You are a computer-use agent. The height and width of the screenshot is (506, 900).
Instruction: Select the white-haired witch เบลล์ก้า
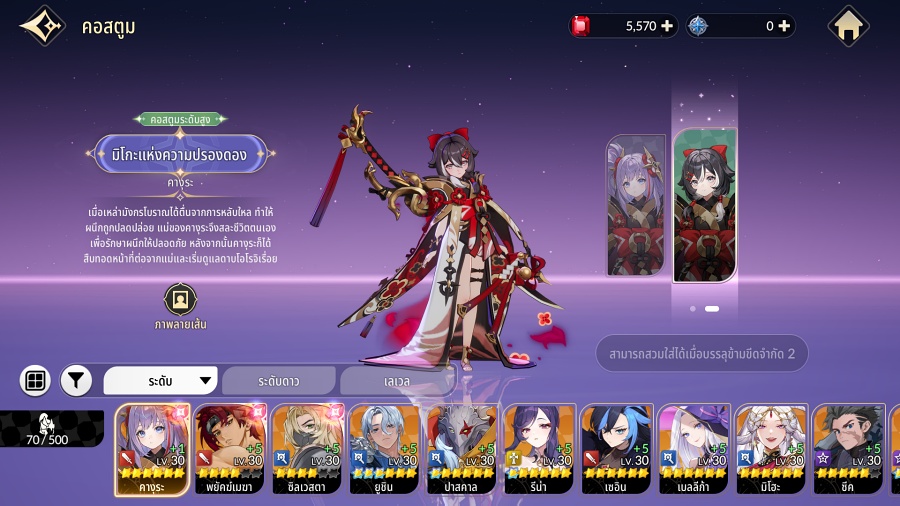coord(694,449)
